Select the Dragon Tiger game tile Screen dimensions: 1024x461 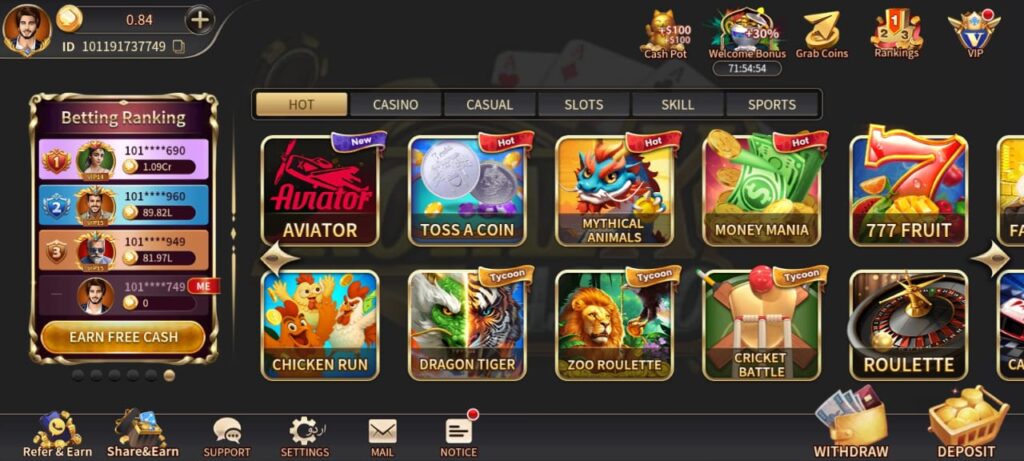pos(467,325)
